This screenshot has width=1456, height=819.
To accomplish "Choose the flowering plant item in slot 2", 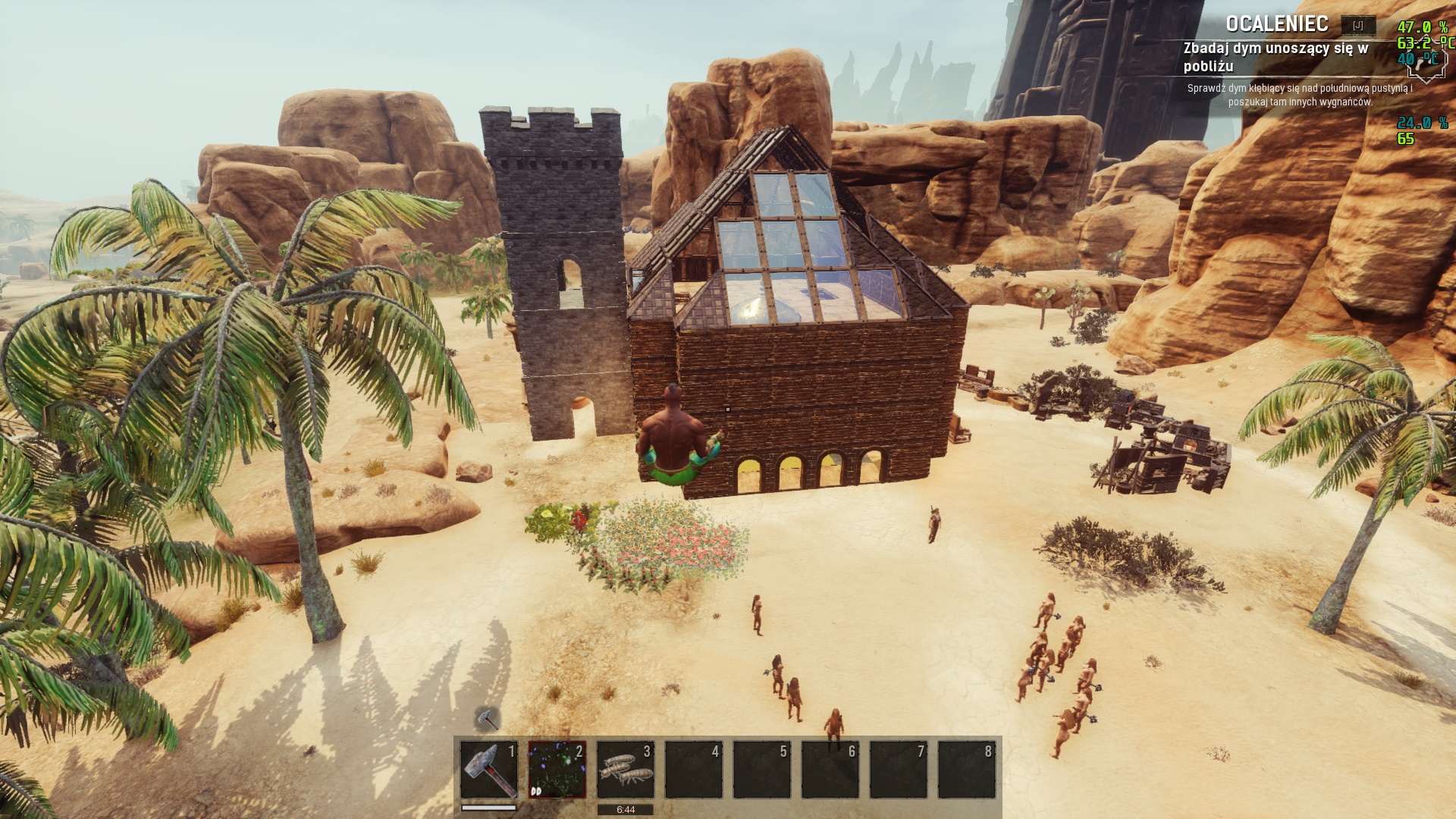I will 557,770.
